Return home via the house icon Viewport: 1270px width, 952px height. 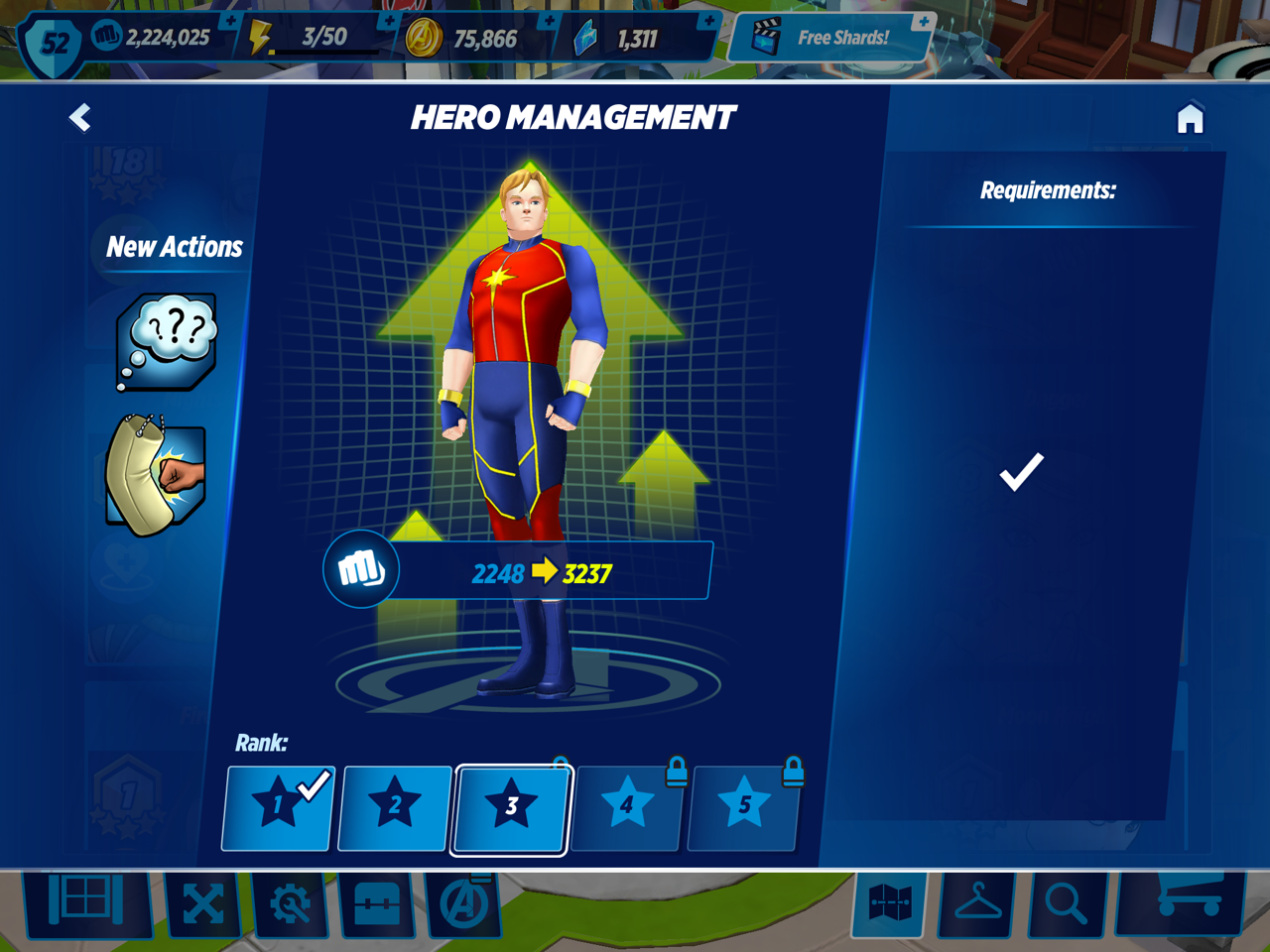pyautogui.click(x=1190, y=118)
